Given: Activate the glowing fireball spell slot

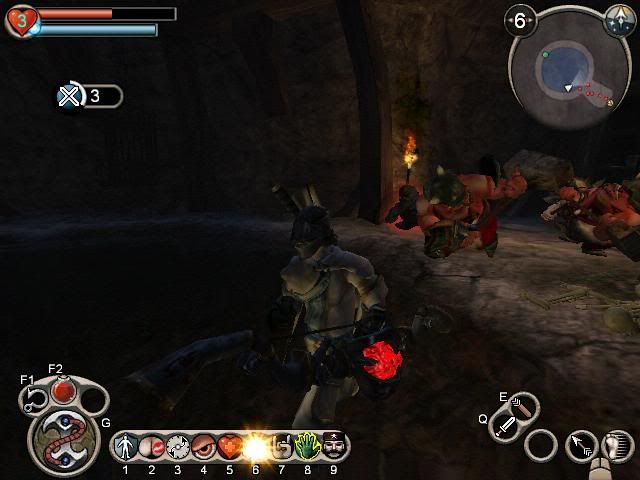Looking at the screenshot, I should tap(256, 446).
